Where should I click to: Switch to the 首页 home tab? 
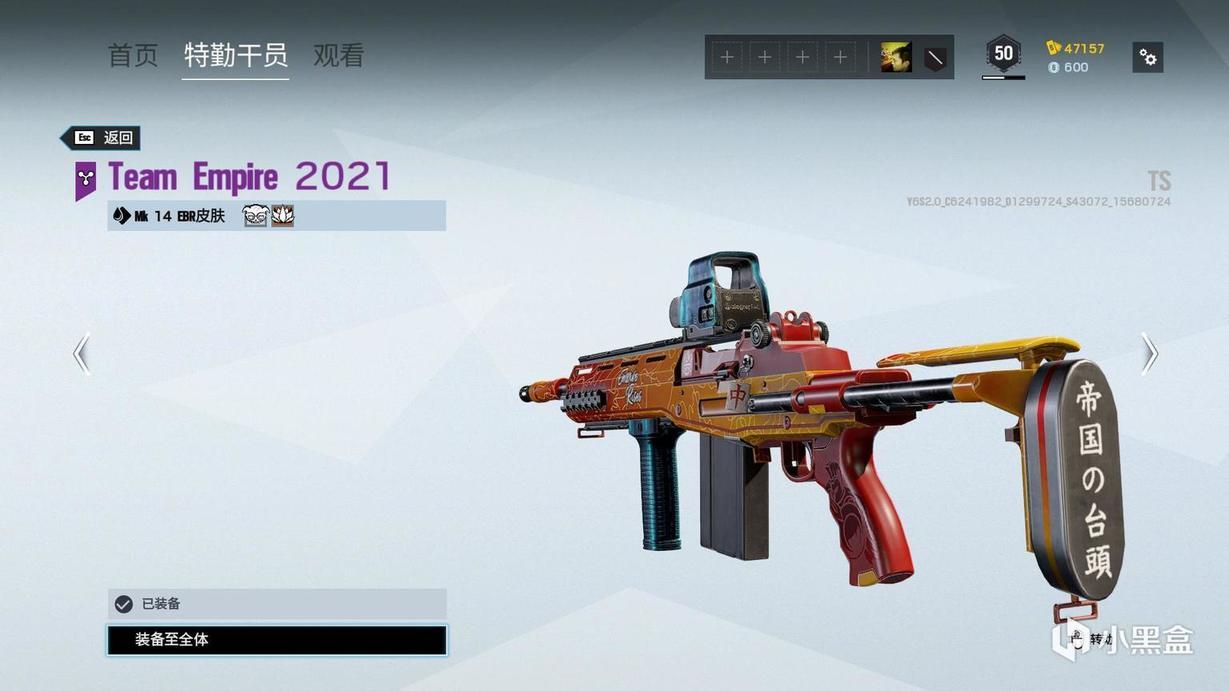click(133, 56)
